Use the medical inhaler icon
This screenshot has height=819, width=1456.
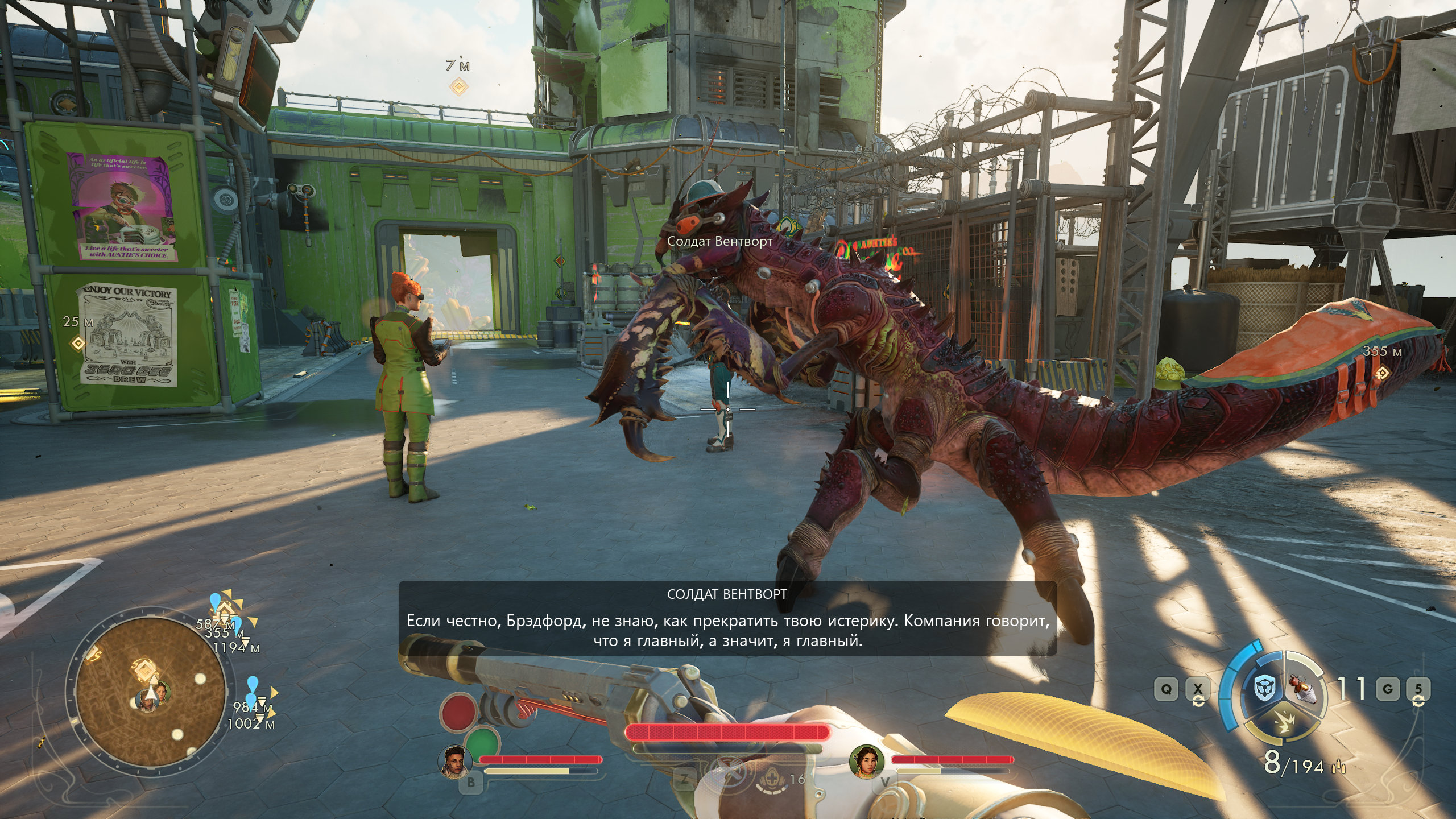click(771, 777)
